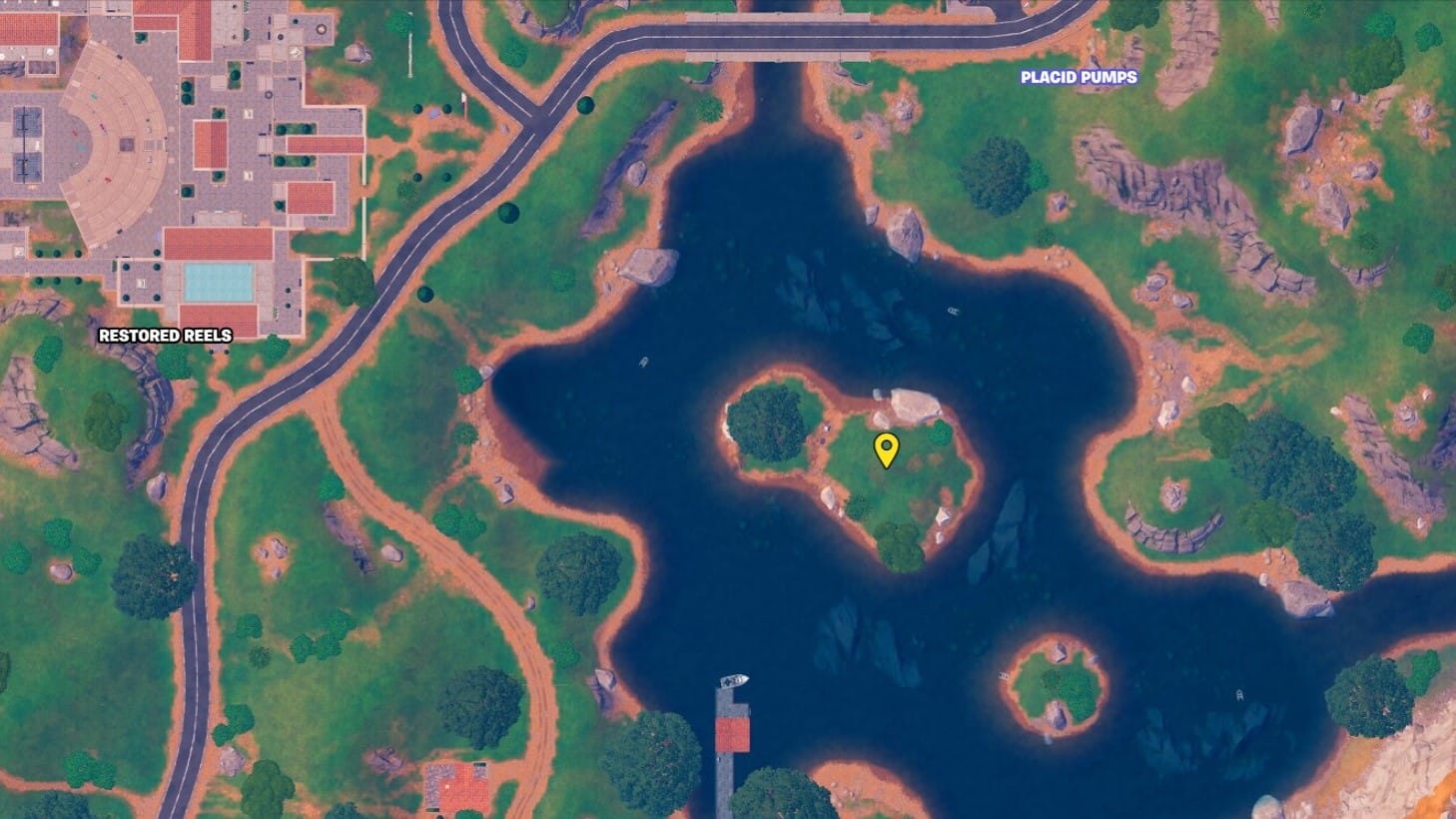Click the boat floating in the northern lake
1456x819 pixels.
[952, 312]
